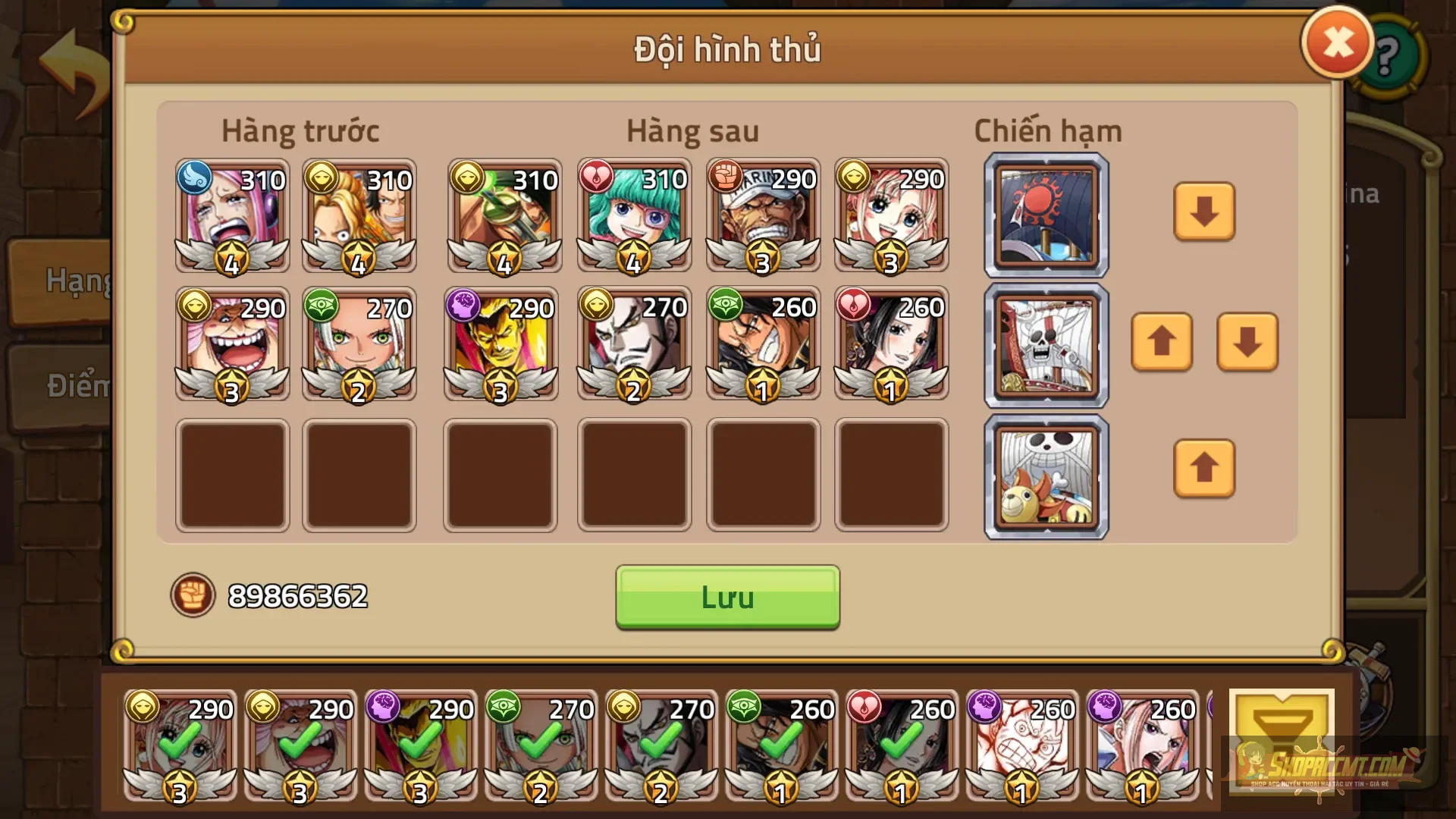
Task: Click an empty slot in the formation's third row
Action: click(231, 475)
